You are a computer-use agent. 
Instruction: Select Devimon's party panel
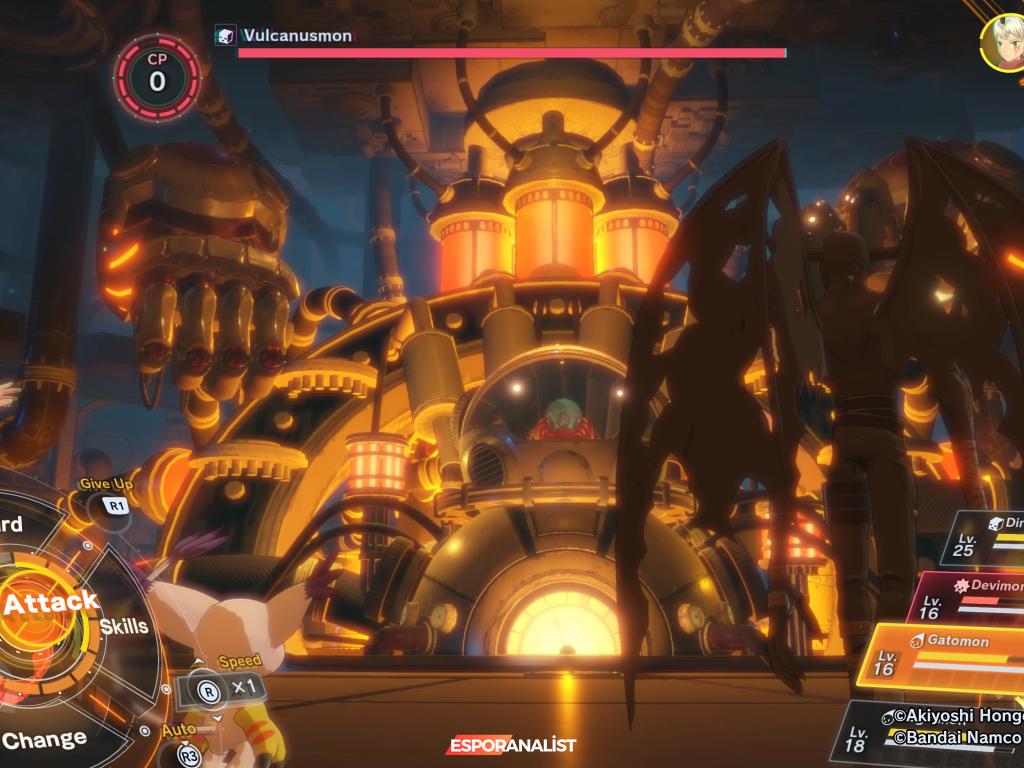point(970,595)
